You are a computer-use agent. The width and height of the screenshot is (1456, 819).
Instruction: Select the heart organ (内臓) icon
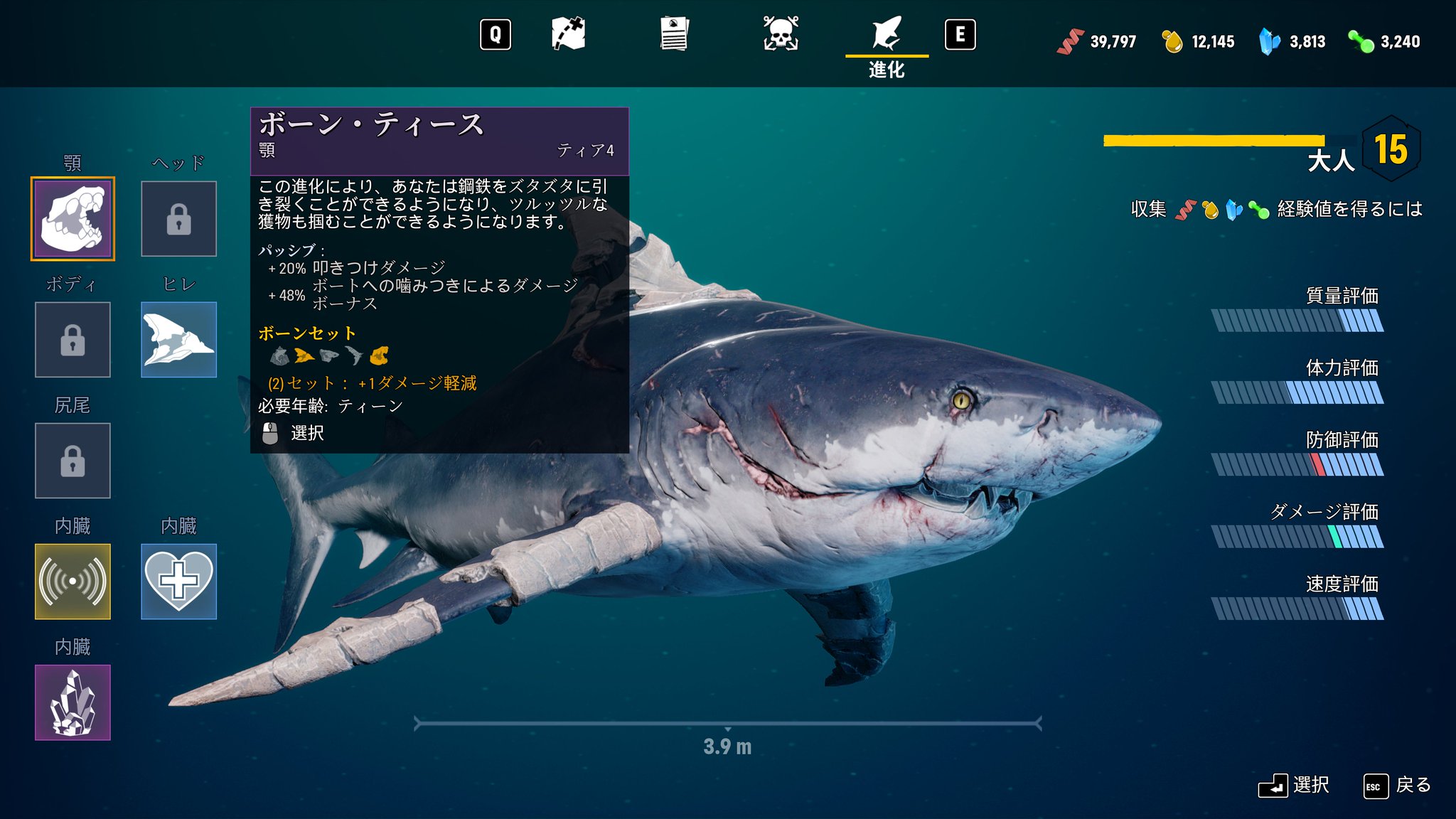[178, 582]
